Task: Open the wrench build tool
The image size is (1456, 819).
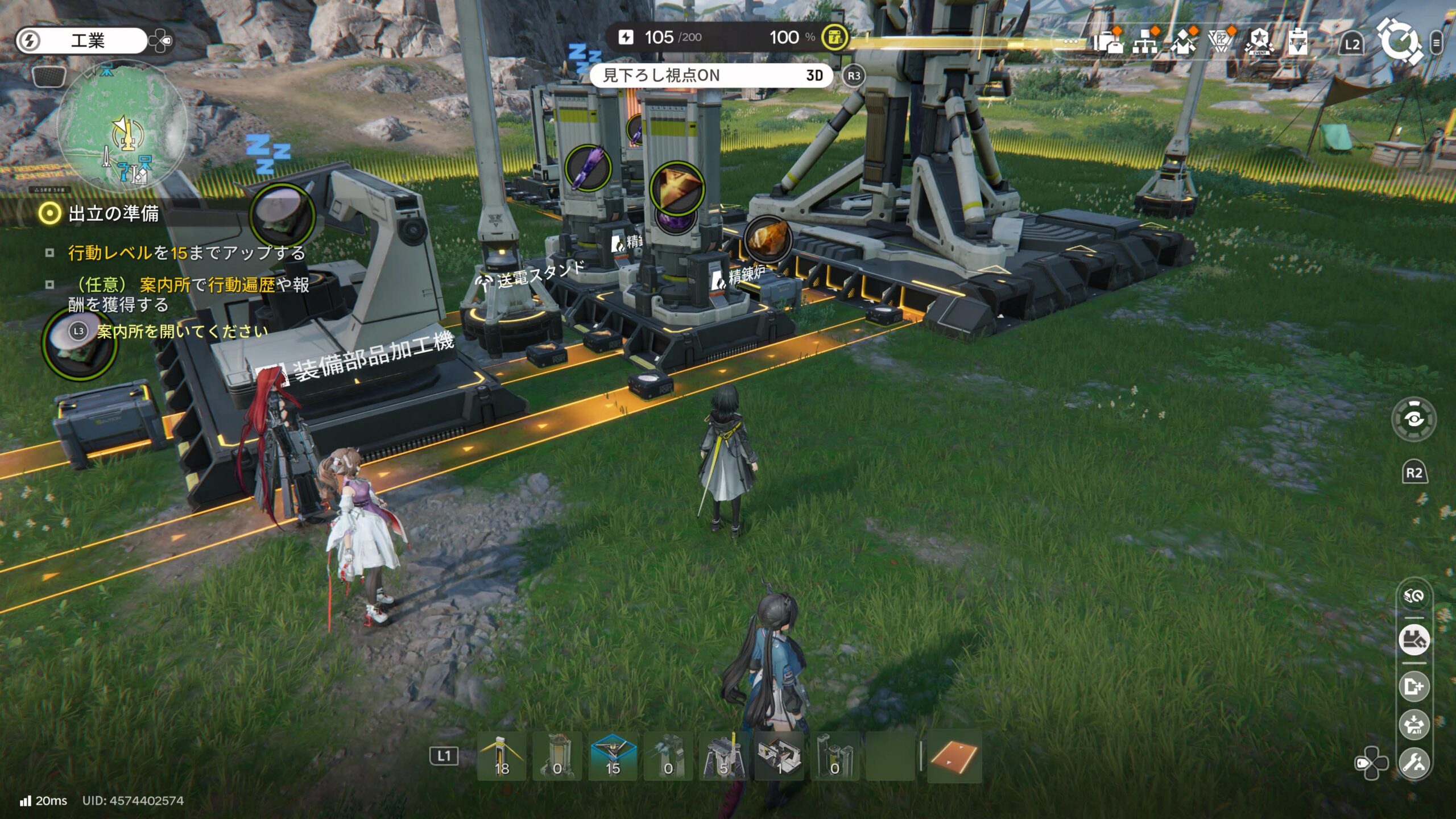Action: coord(1414,762)
